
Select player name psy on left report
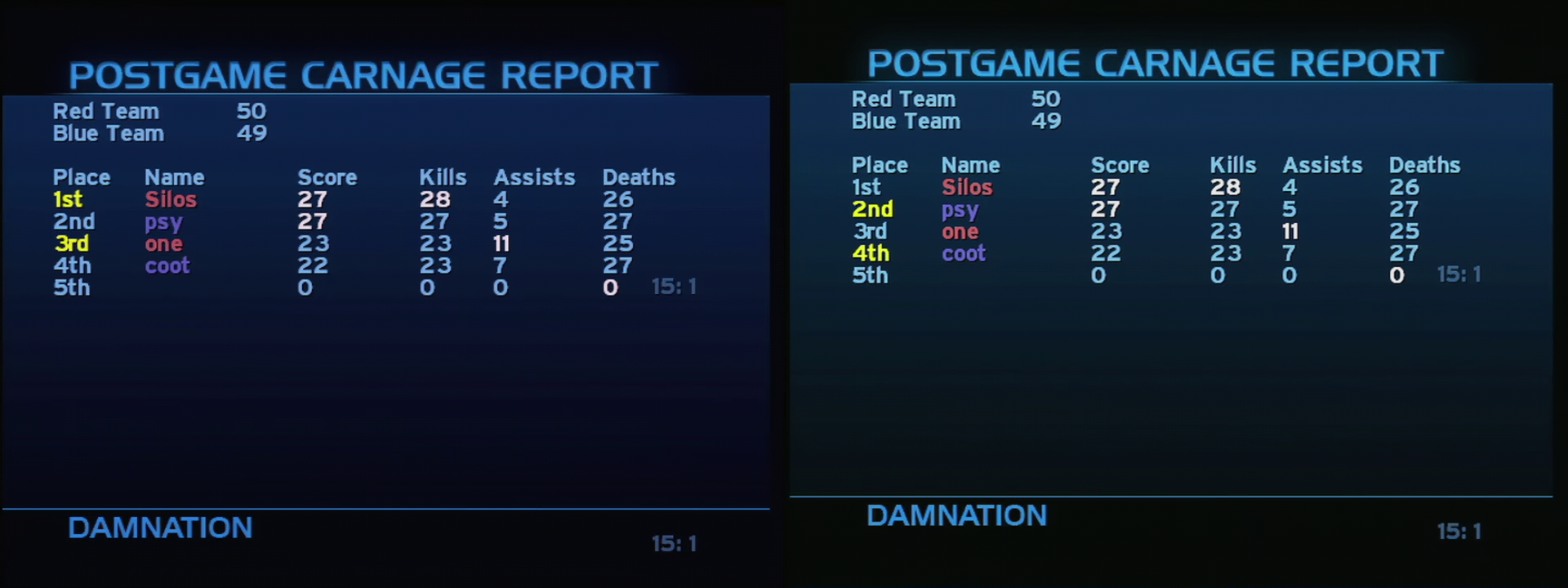[162, 221]
